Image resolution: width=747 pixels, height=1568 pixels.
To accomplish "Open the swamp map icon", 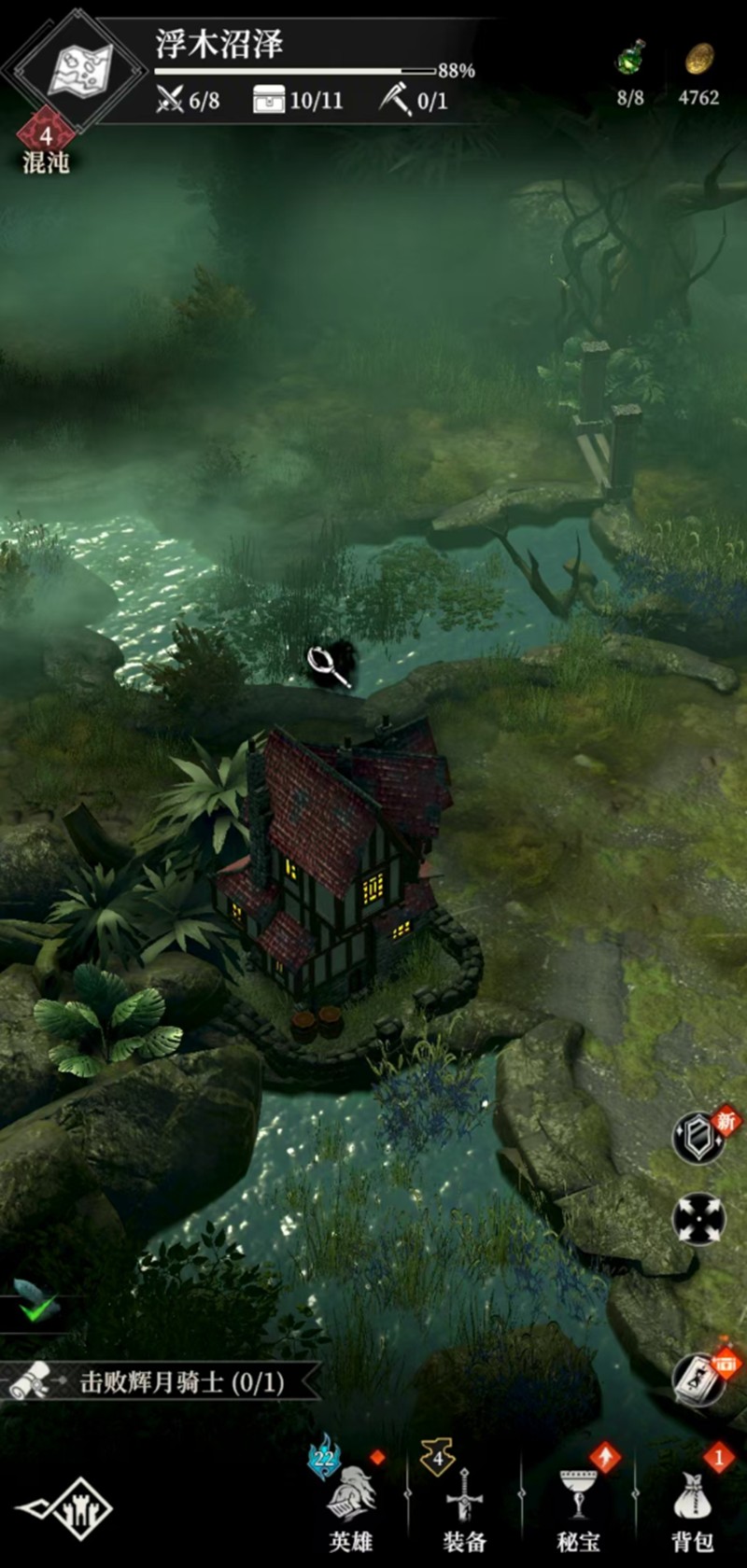I will click(79, 70).
